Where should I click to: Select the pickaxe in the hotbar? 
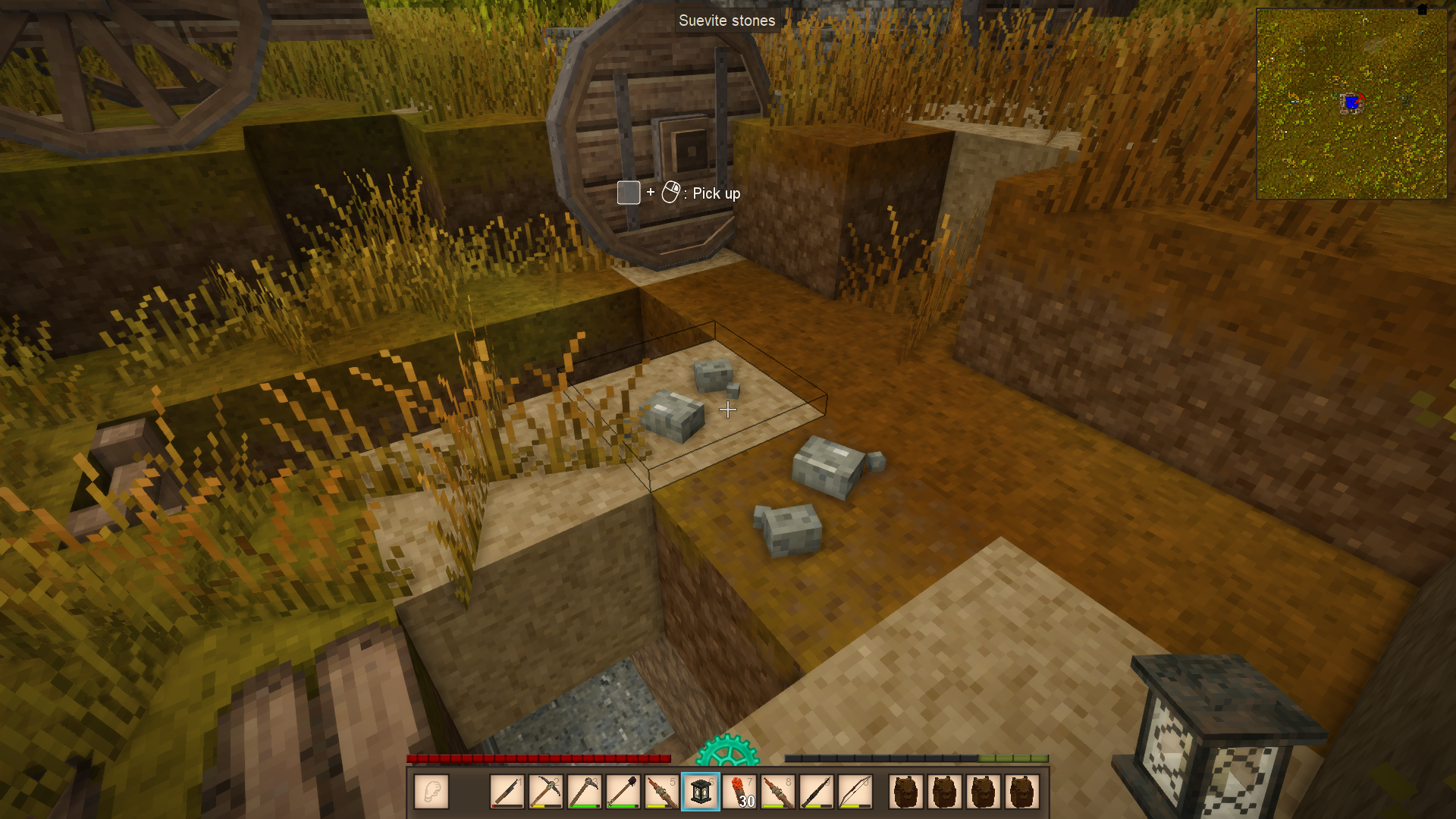(545, 792)
